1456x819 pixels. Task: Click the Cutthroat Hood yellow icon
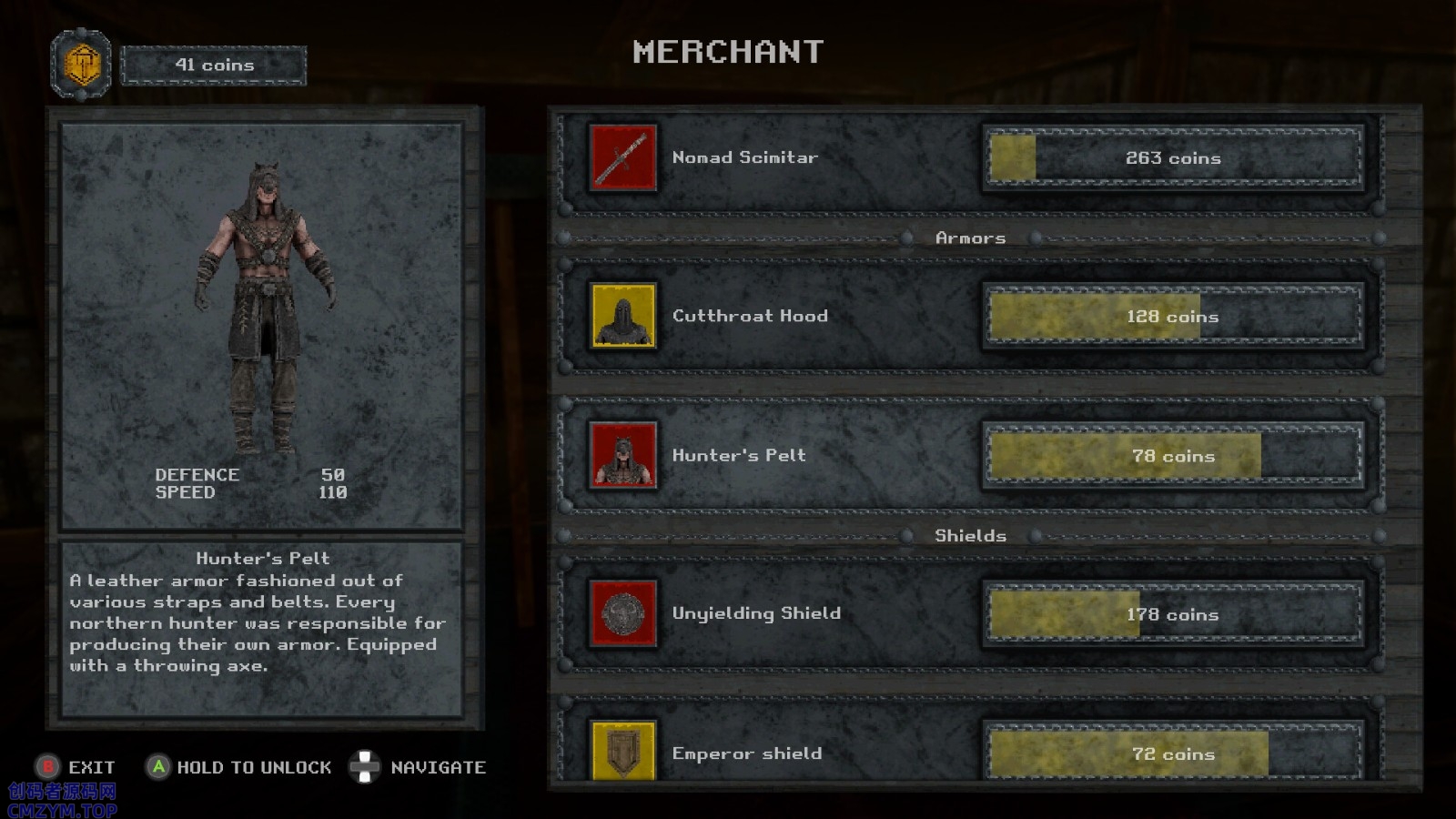point(622,316)
